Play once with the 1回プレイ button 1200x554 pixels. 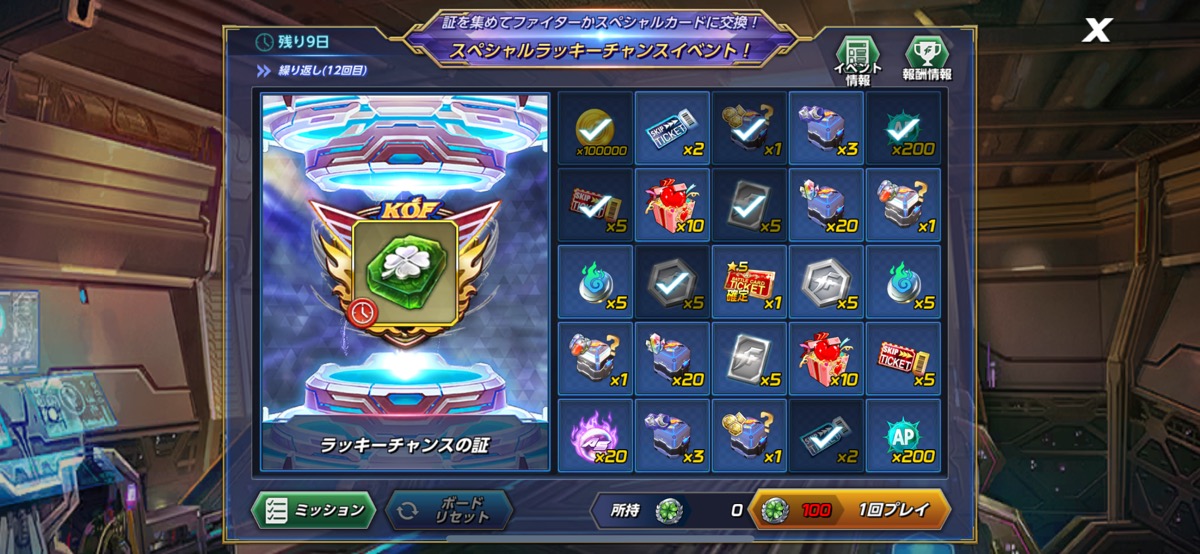tap(848, 510)
